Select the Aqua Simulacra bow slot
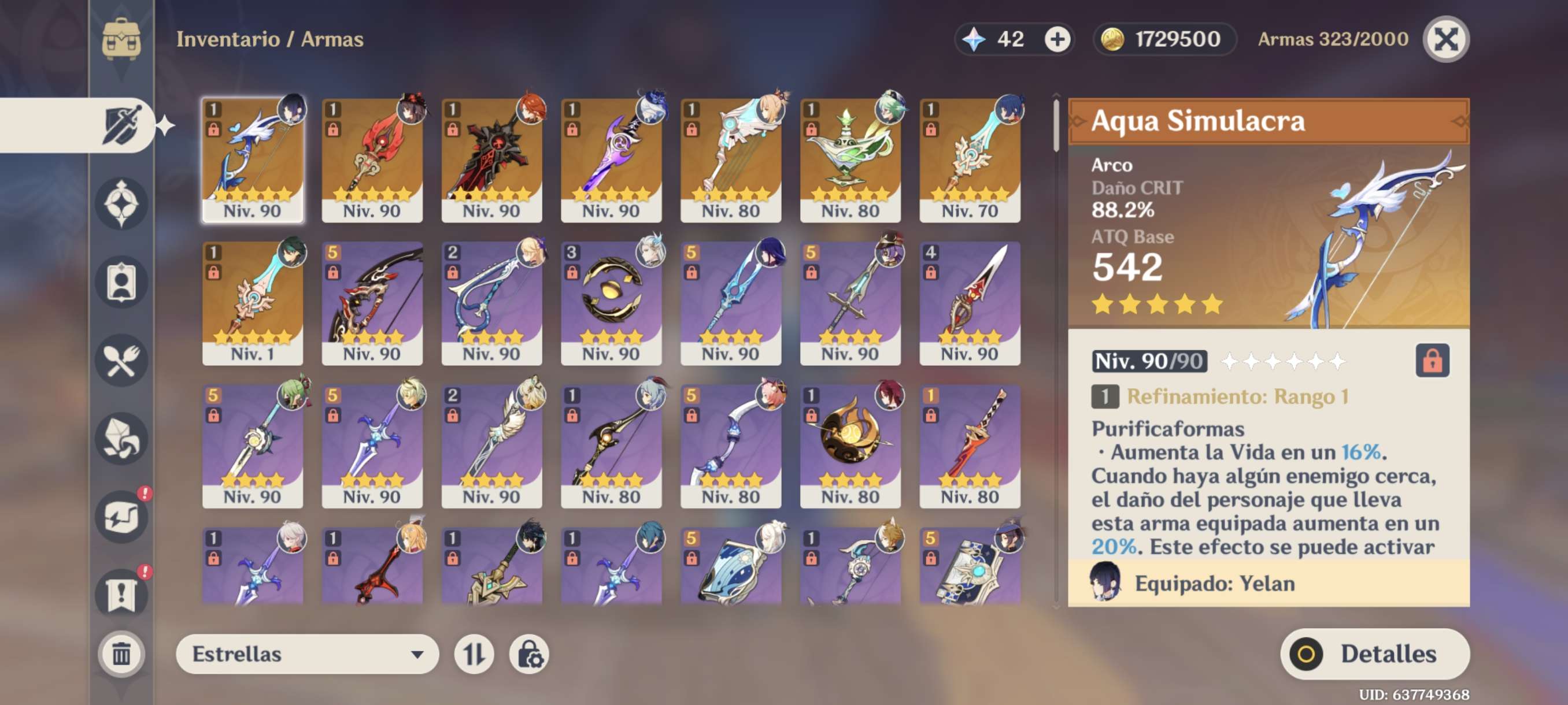Image resolution: width=1568 pixels, height=705 pixels. 253,159
